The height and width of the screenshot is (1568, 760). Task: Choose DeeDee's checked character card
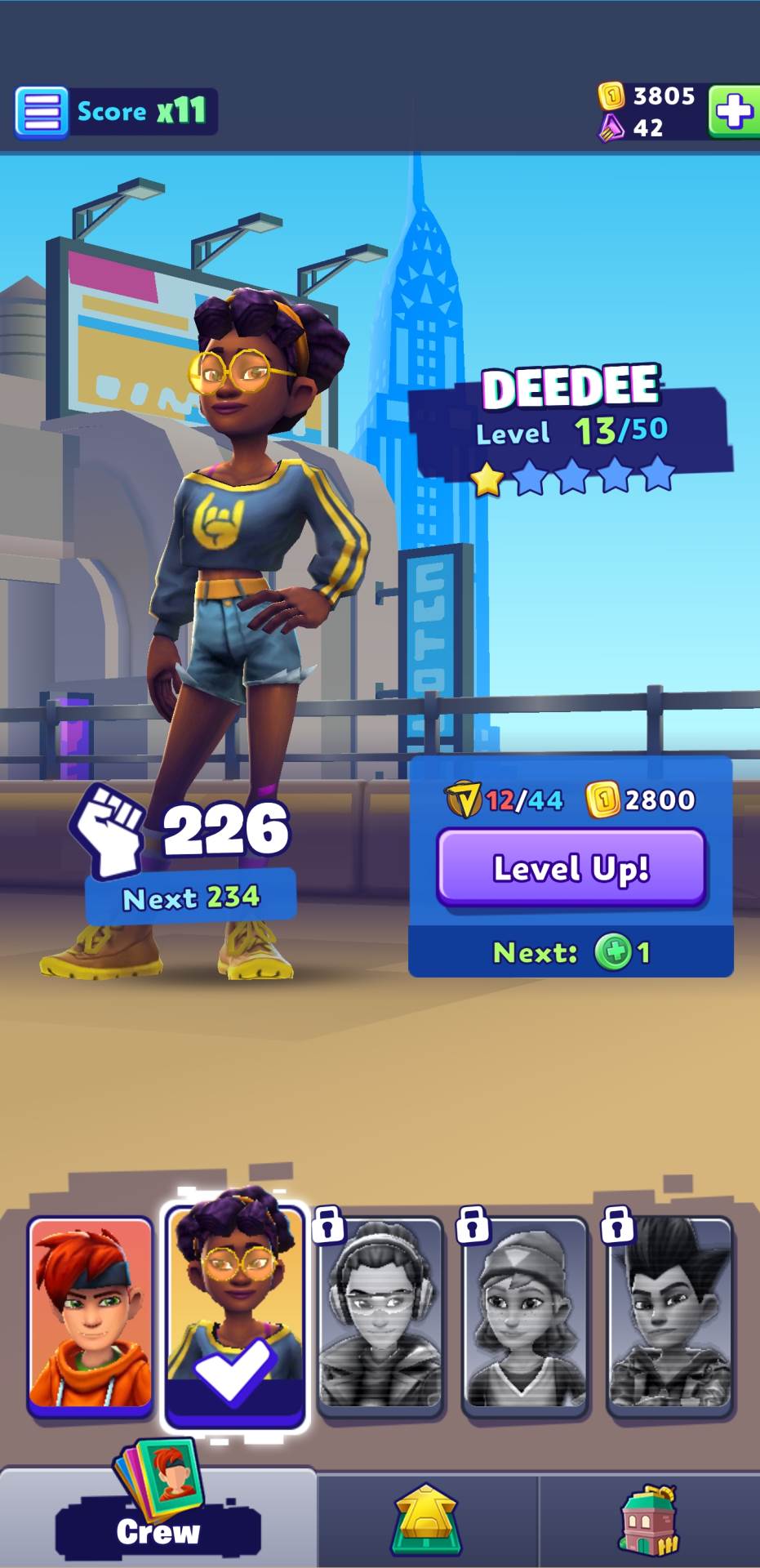[235, 1315]
